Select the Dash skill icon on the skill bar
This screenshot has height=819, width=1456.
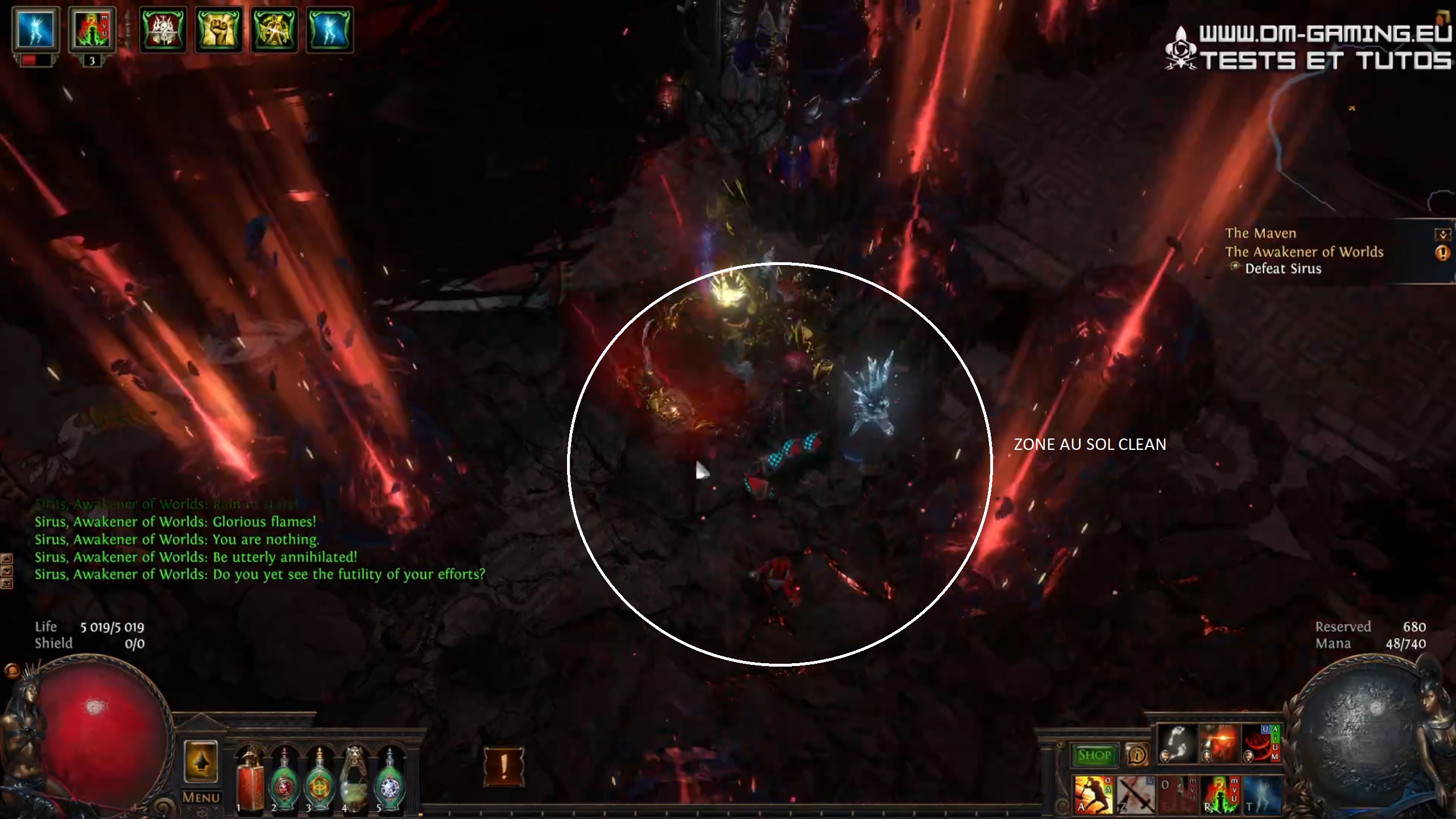pos(1177,744)
